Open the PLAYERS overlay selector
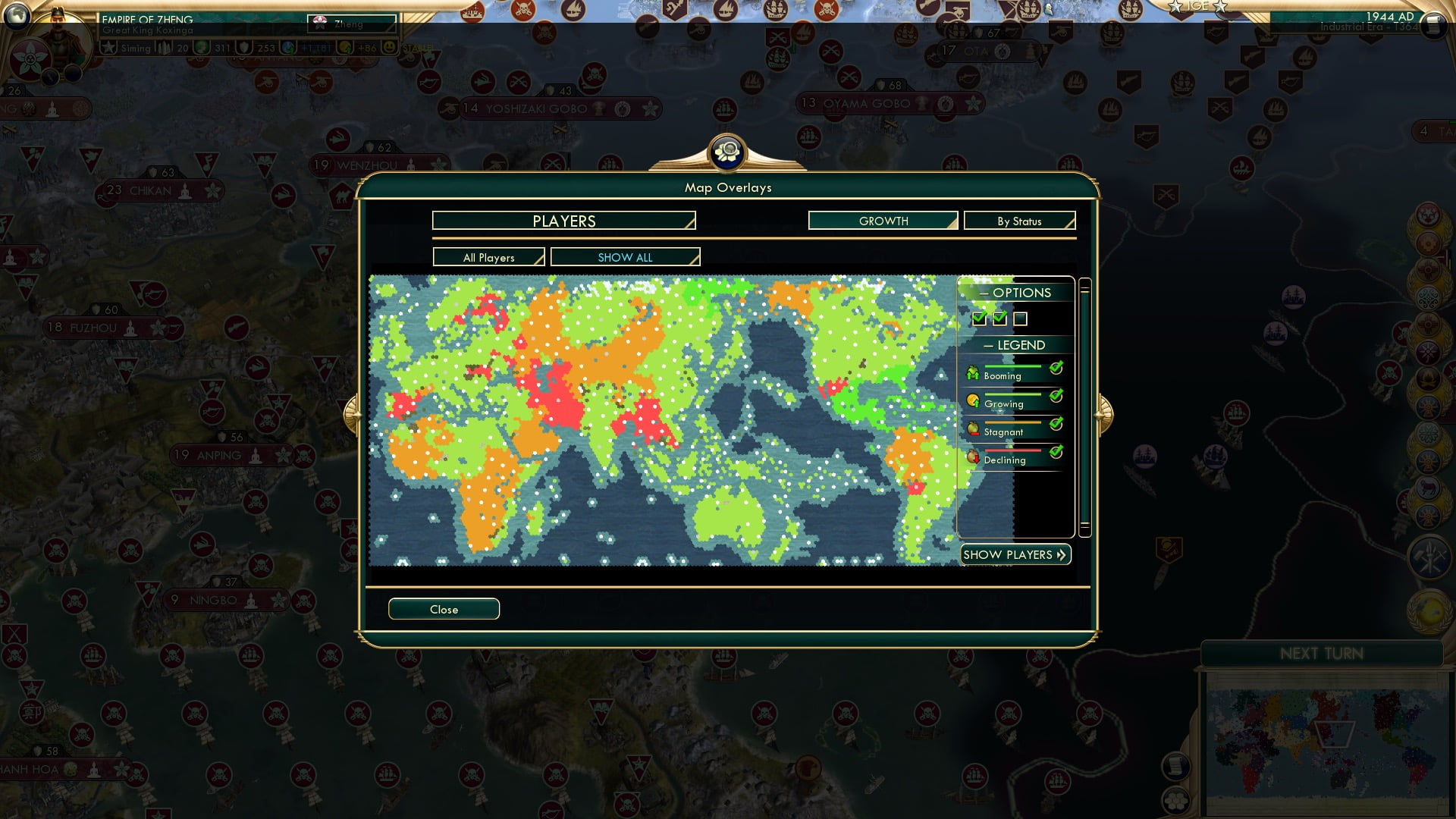Viewport: 1456px width, 819px height. pyautogui.click(x=563, y=221)
